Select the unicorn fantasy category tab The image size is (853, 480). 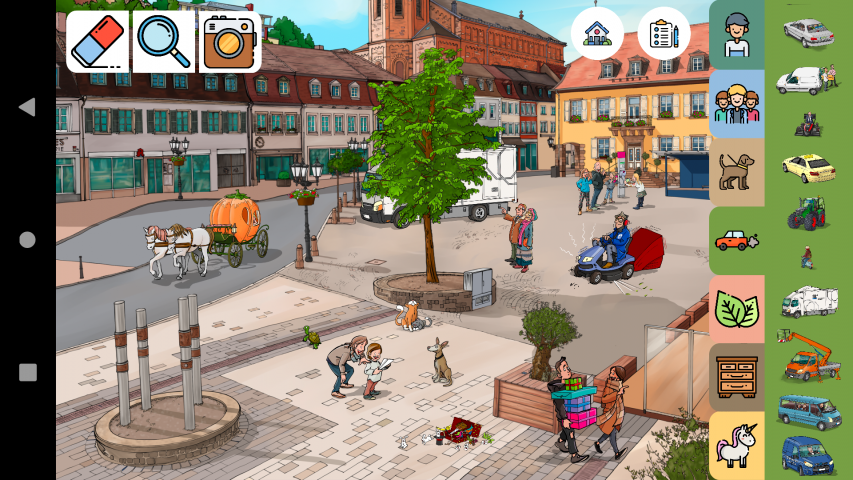coord(737,445)
